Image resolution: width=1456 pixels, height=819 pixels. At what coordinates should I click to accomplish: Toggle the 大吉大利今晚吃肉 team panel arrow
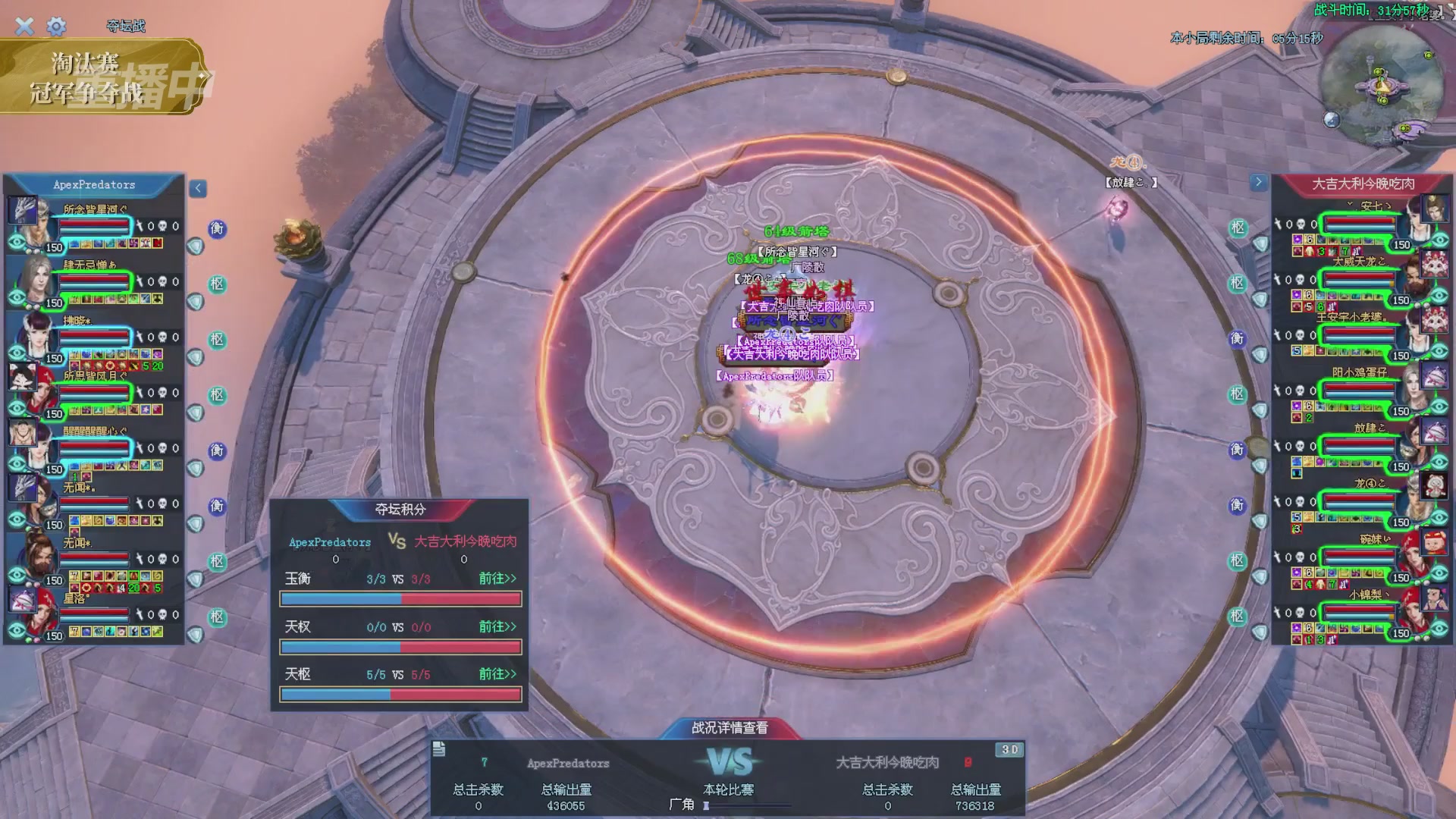(x=1258, y=182)
